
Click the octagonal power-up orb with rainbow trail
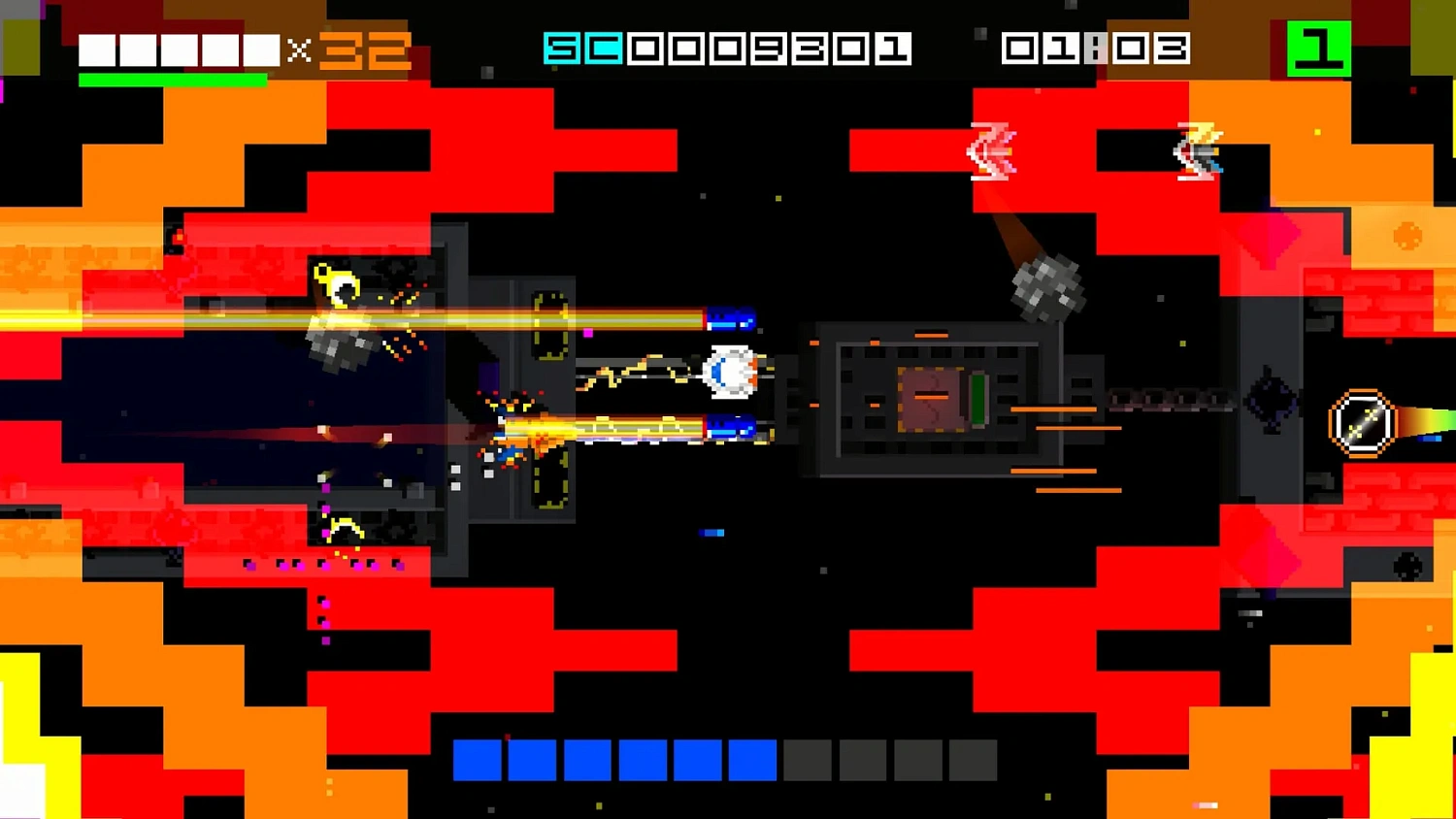click(1361, 421)
